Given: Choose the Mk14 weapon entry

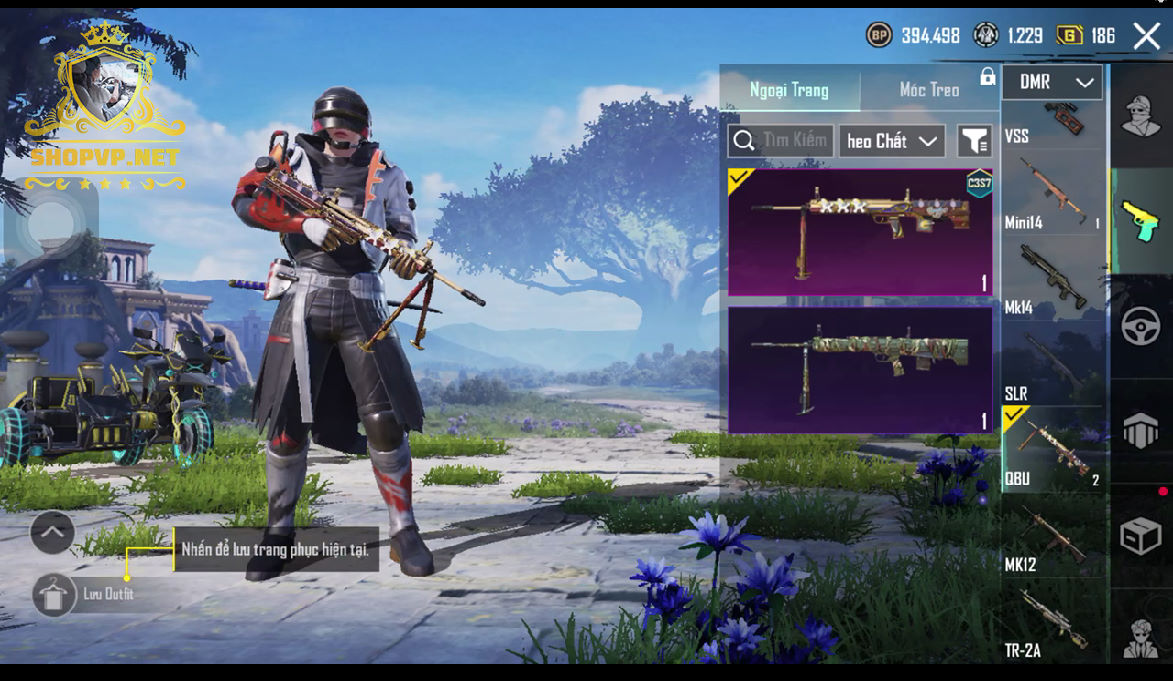Looking at the screenshot, I should tap(1052, 280).
